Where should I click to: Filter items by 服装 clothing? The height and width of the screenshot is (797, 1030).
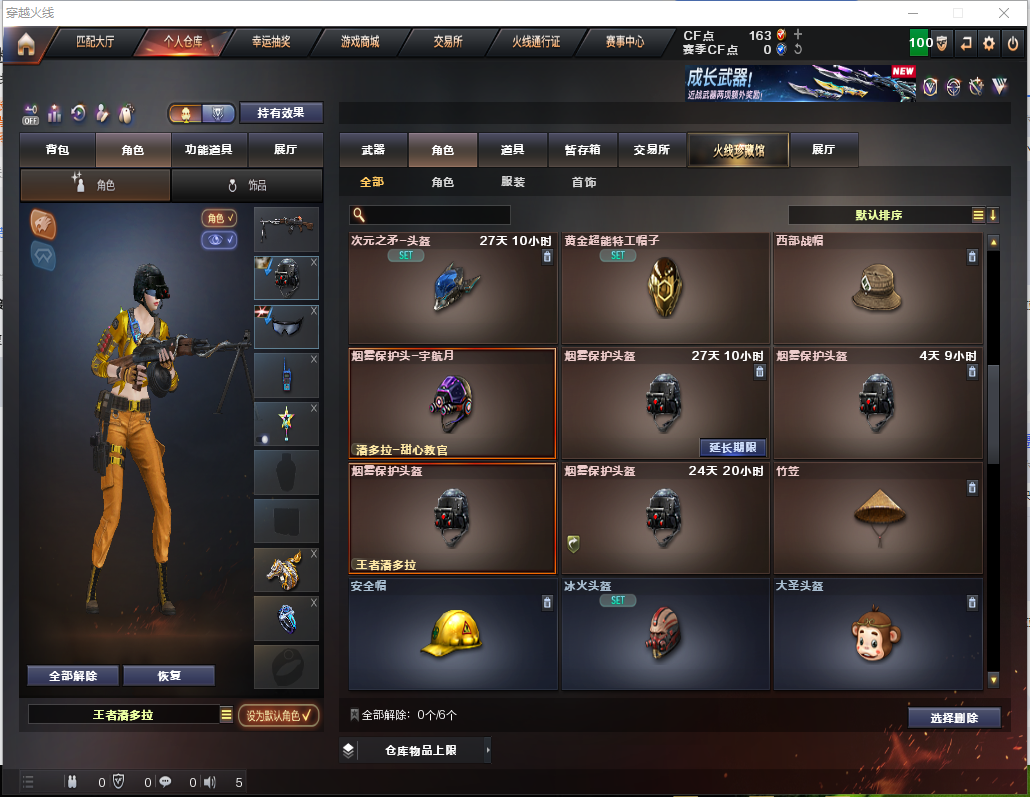(513, 182)
